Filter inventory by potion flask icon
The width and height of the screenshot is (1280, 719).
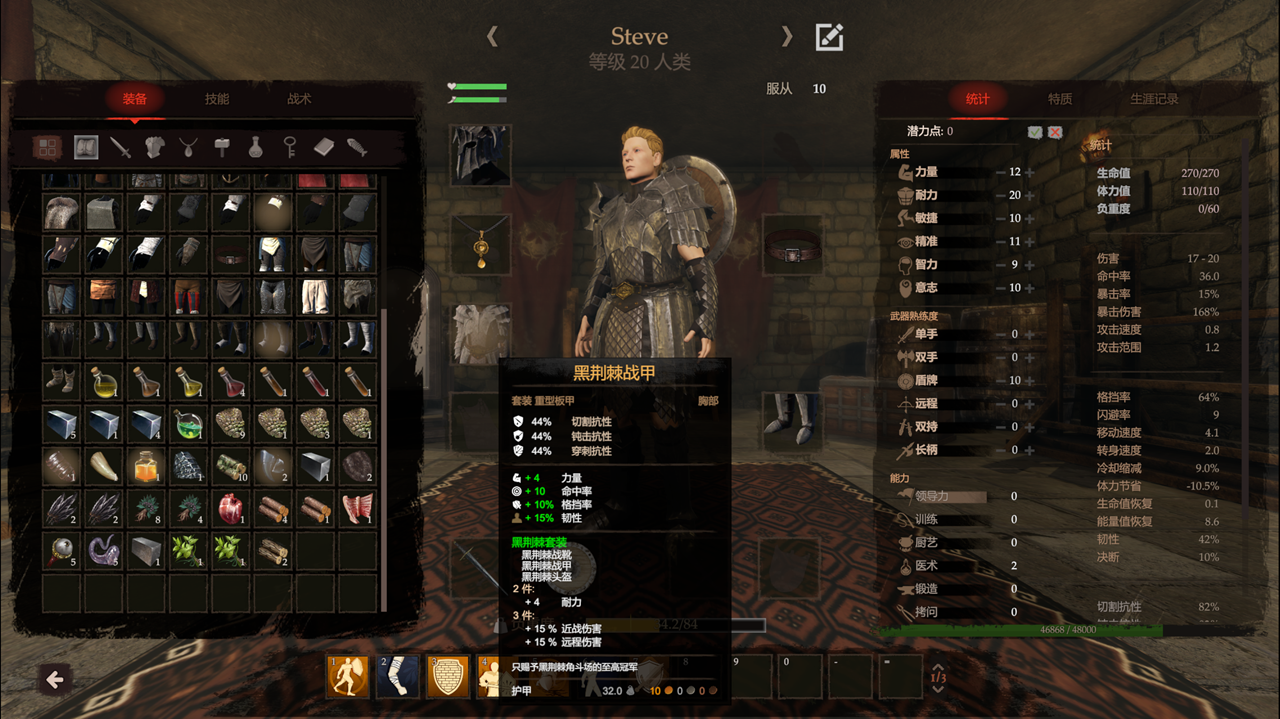(x=256, y=148)
